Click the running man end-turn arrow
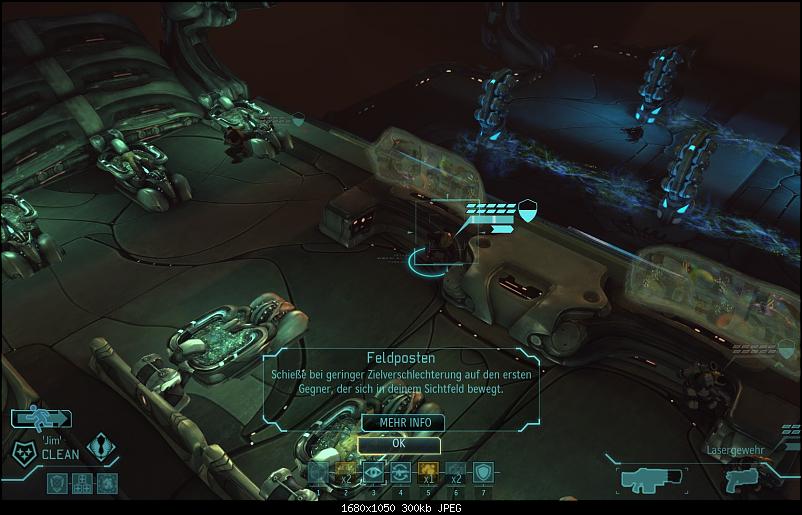 point(41,419)
